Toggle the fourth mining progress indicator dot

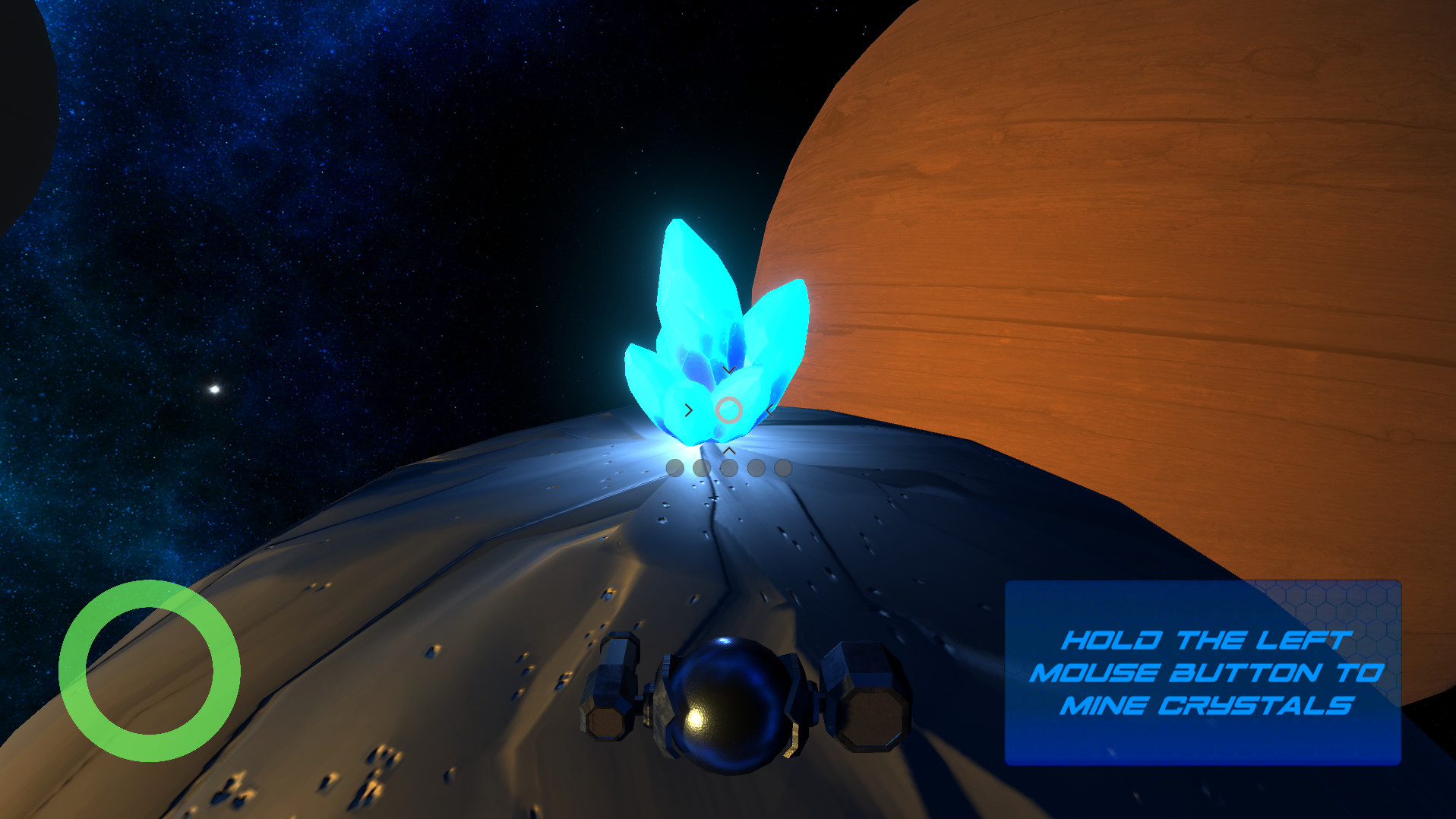[756, 467]
